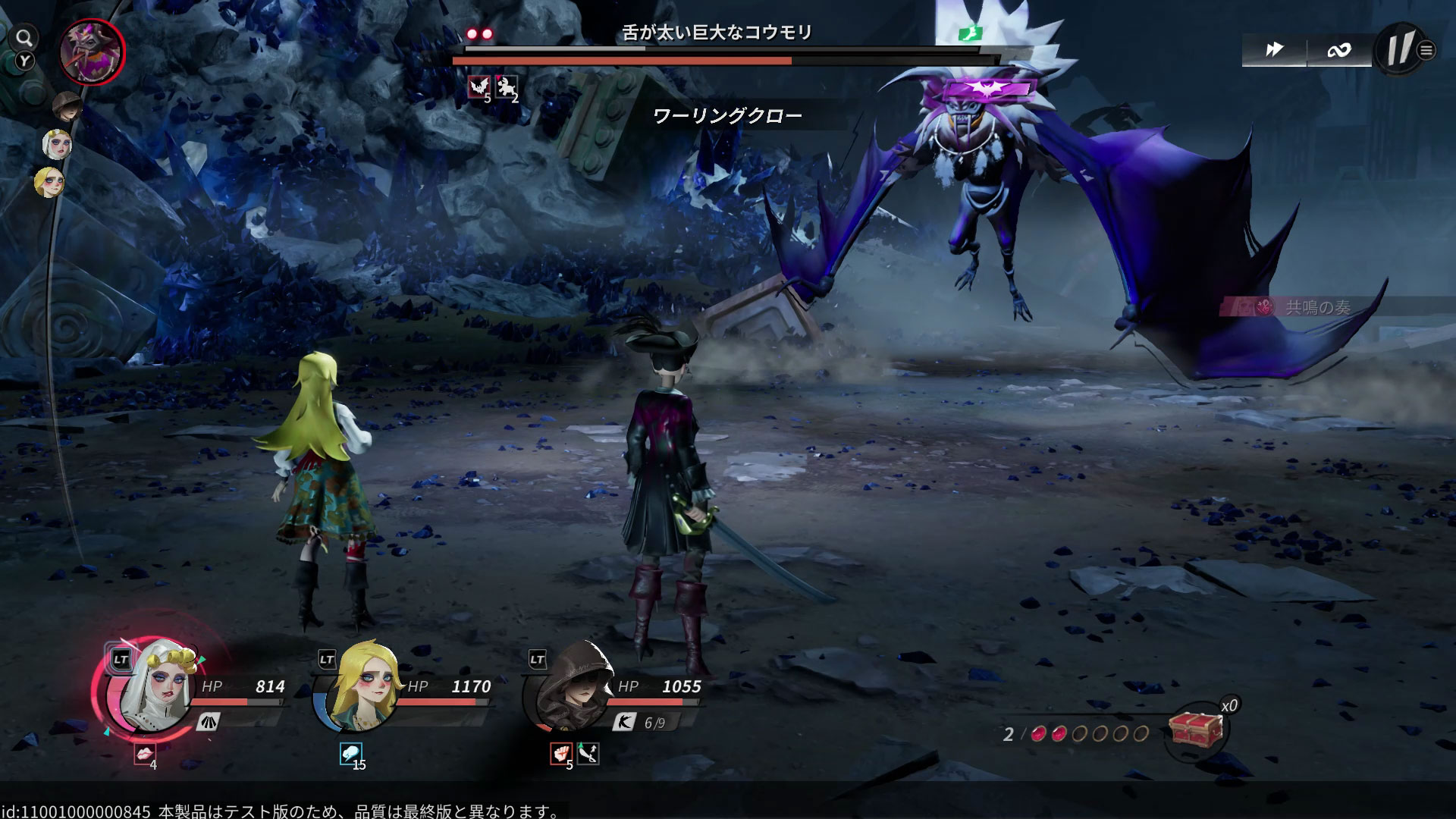Select the brown-hat character in turn order

[x=67, y=106]
